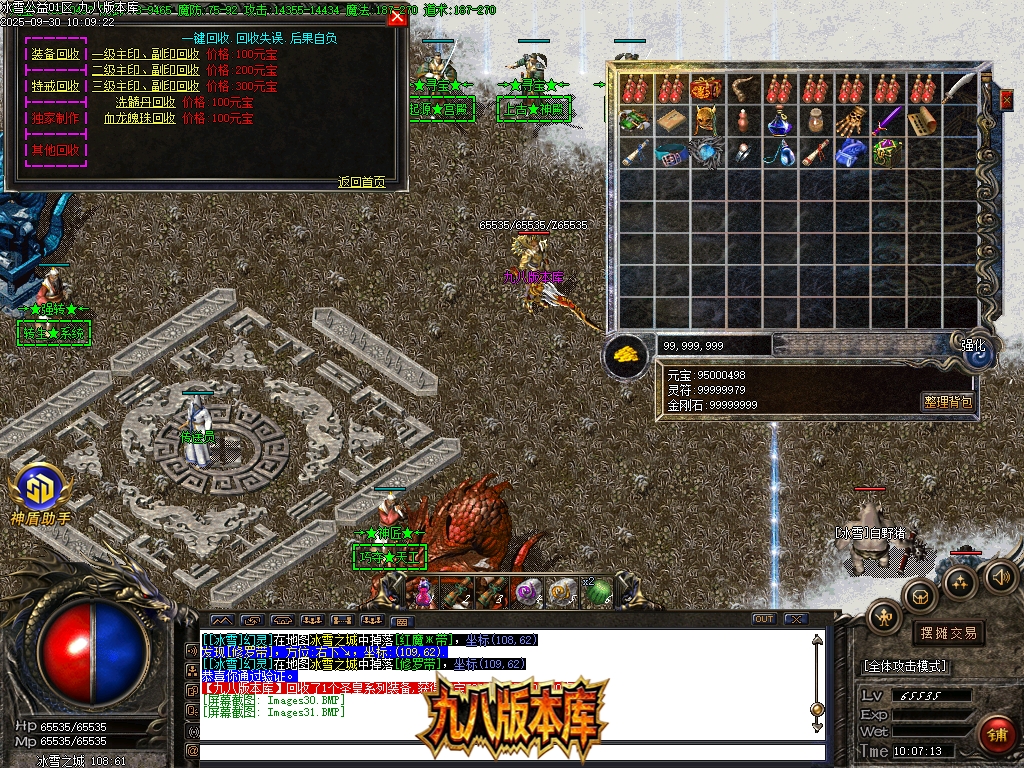Choose the 其他回收 other recycling category
The height and width of the screenshot is (768, 1024).
pos(55,150)
